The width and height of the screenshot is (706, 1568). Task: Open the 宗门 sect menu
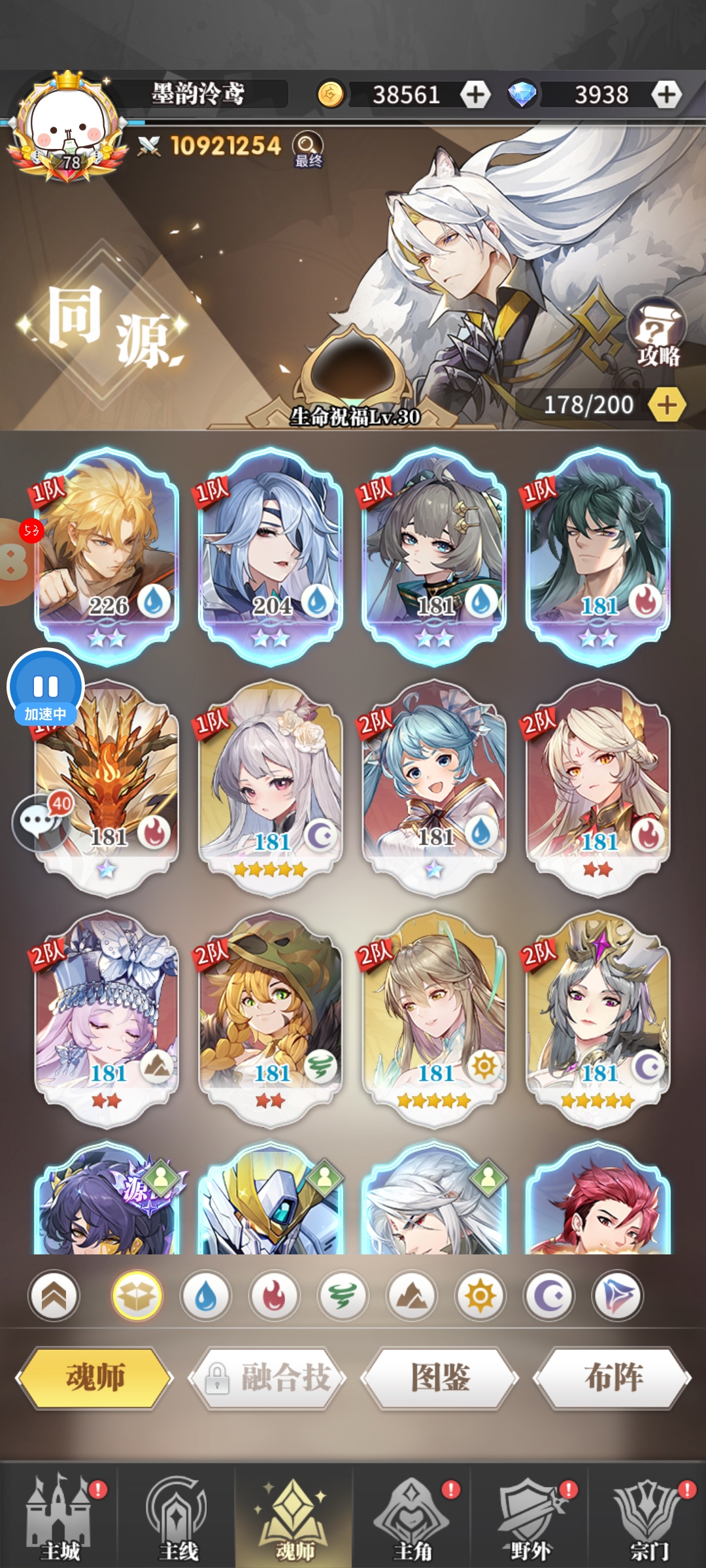tap(647, 1516)
